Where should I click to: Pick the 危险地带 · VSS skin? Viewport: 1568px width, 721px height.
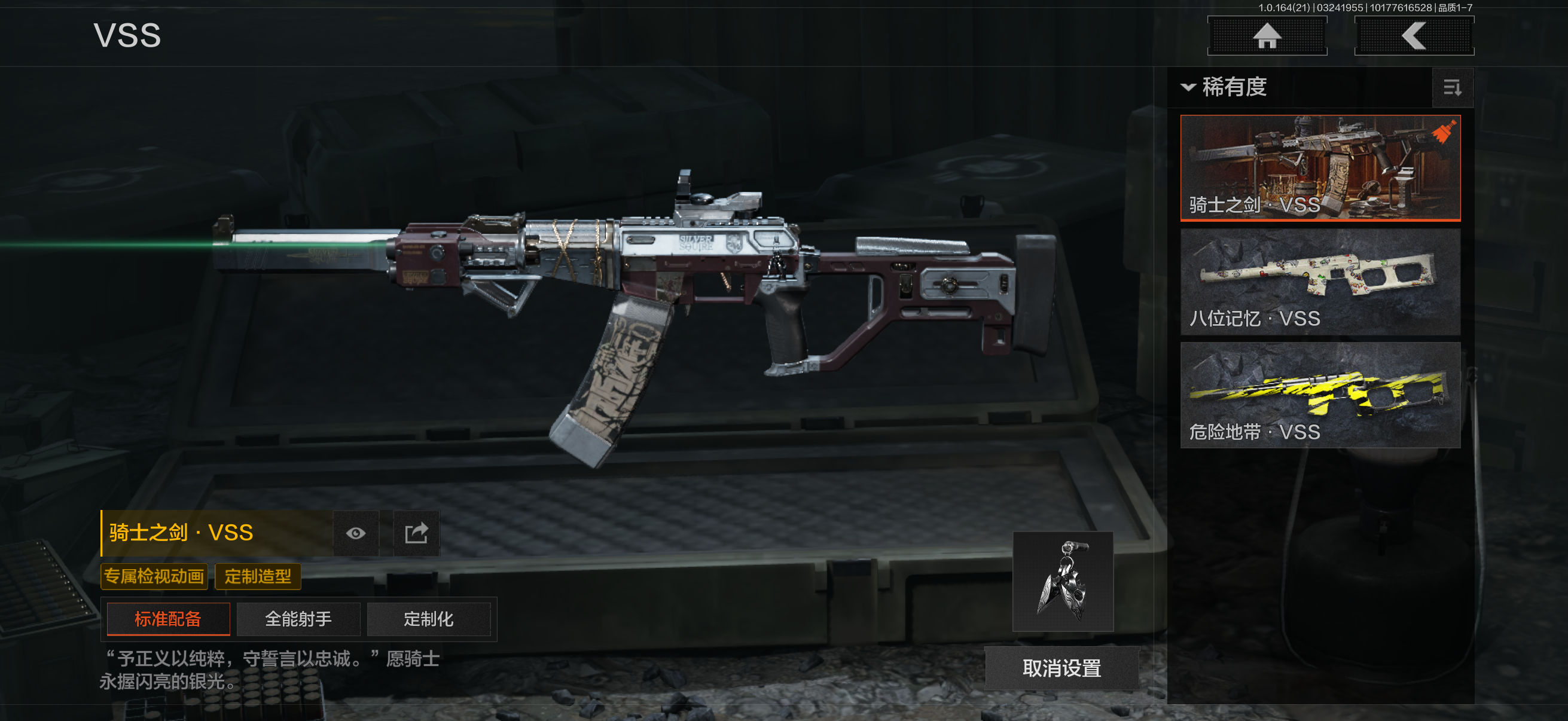1320,395
